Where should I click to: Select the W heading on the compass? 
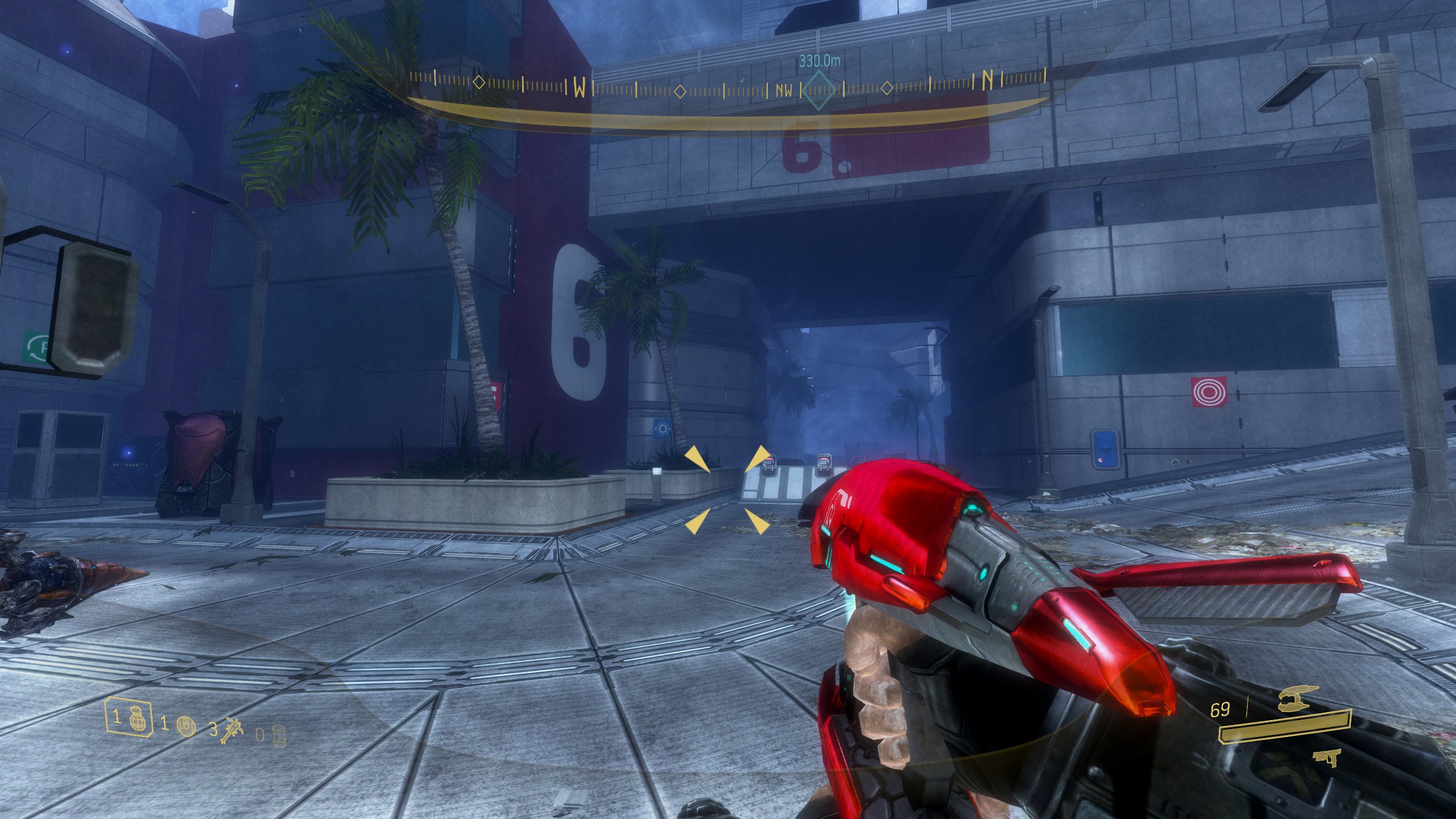pyautogui.click(x=579, y=88)
